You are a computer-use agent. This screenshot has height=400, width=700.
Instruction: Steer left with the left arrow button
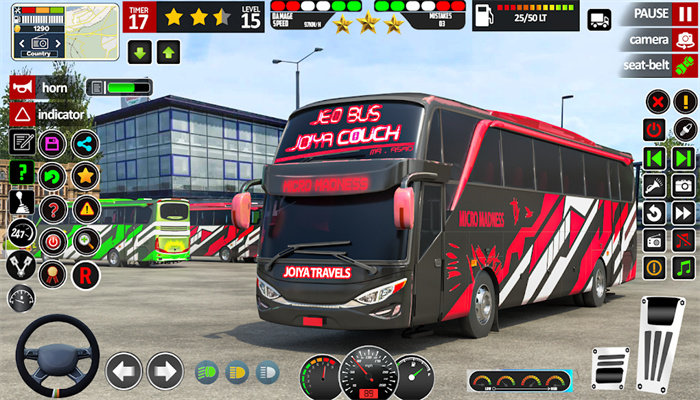124,371
